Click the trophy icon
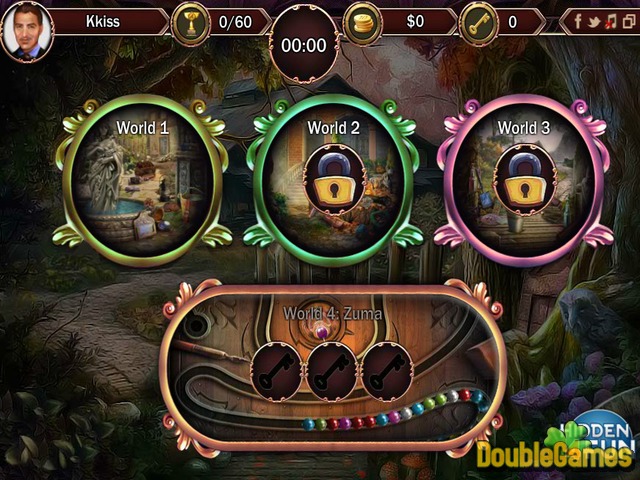Viewport: 640px width, 480px height. [x=188, y=21]
